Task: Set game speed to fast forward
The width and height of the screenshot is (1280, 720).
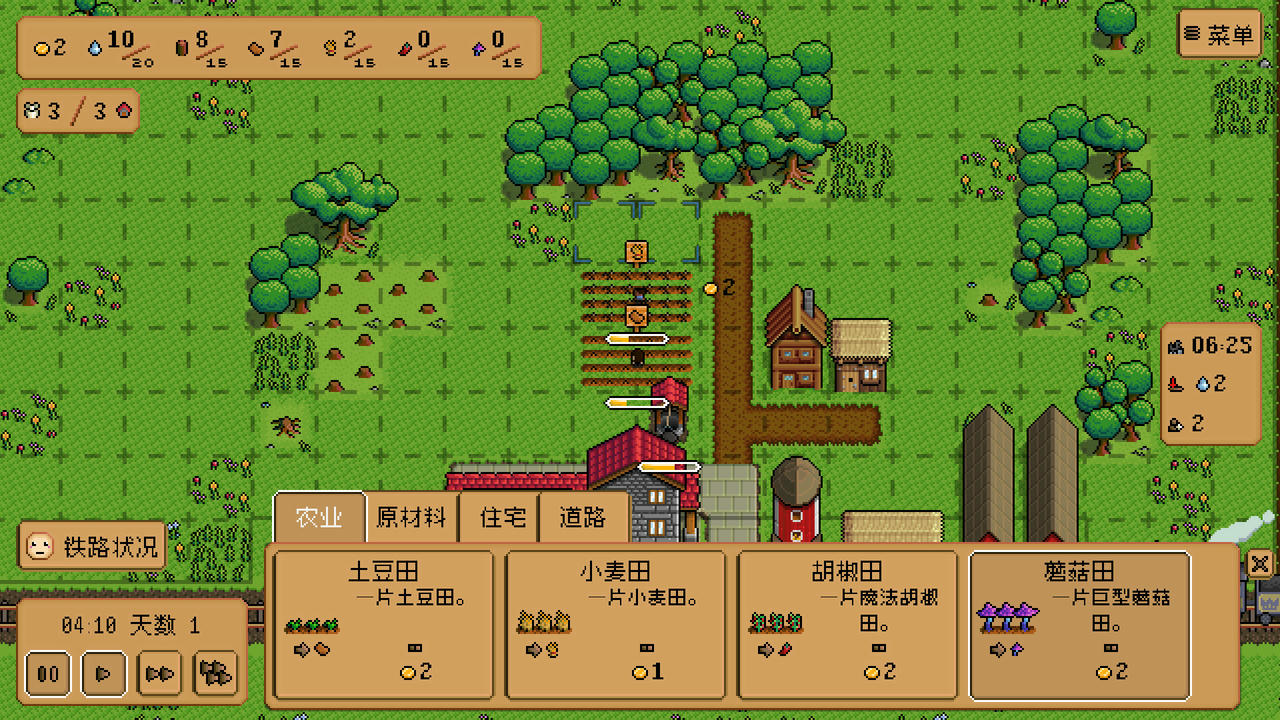Action: pos(159,674)
